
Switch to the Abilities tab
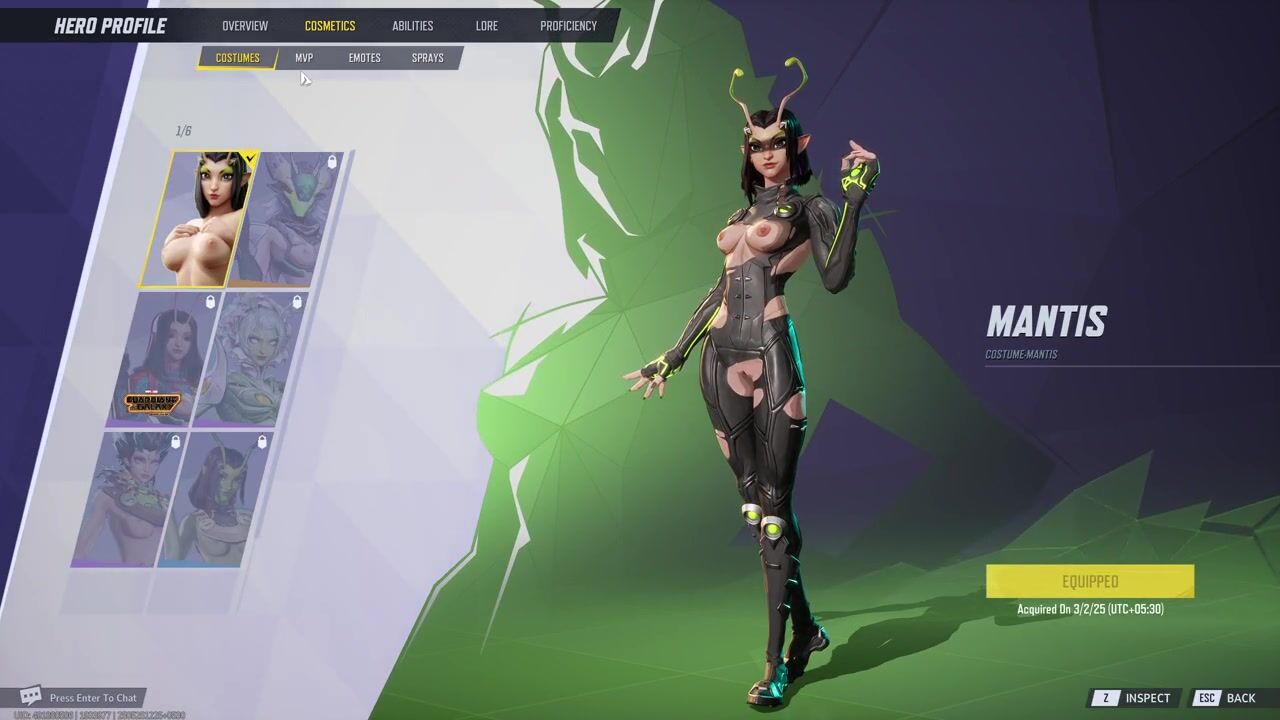click(412, 26)
